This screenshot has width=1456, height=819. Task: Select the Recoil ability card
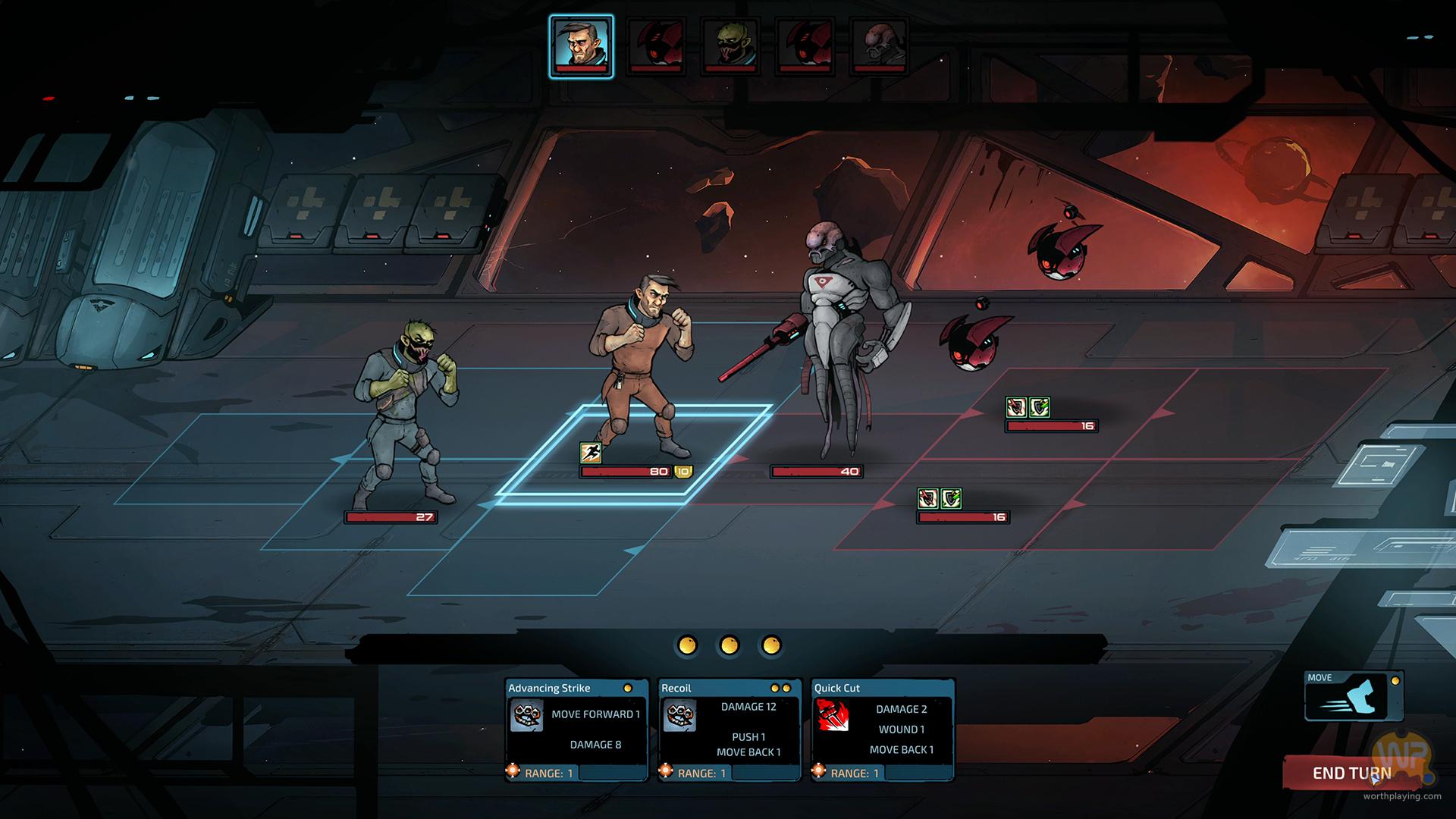(730, 730)
